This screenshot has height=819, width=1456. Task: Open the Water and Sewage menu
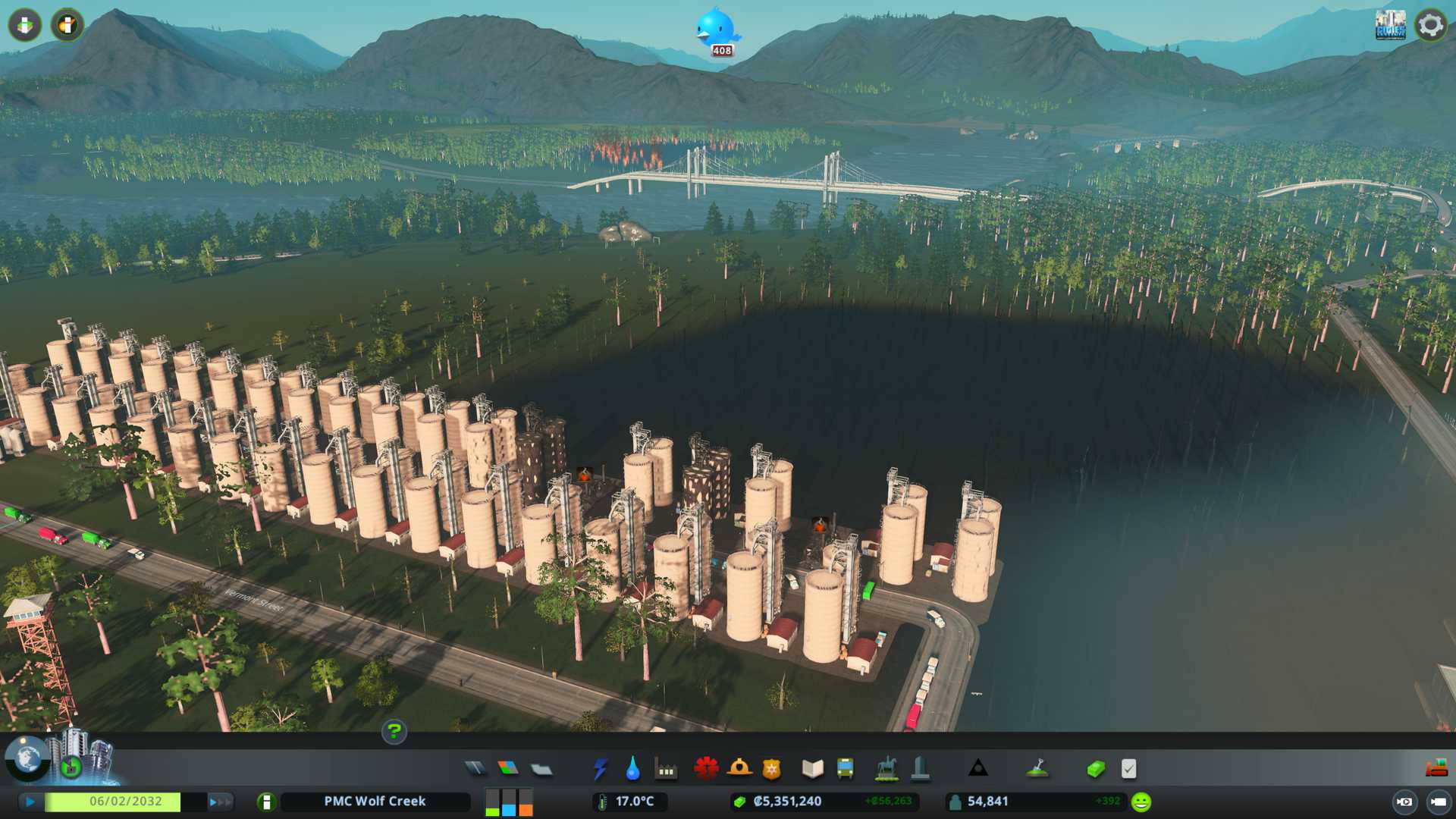(632, 769)
